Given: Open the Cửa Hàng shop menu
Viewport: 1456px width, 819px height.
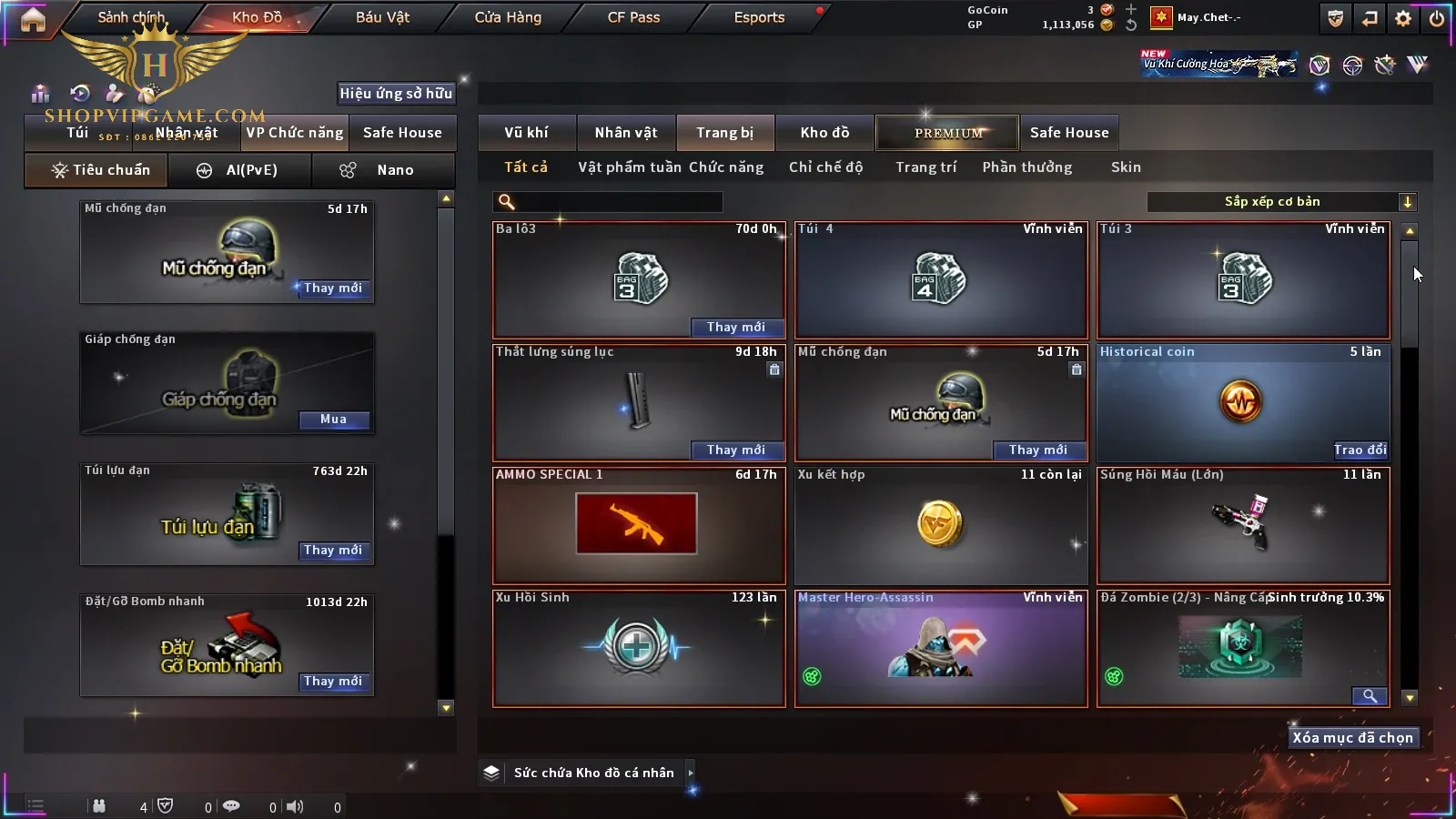Looking at the screenshot, I should click(x=508, y=17).
